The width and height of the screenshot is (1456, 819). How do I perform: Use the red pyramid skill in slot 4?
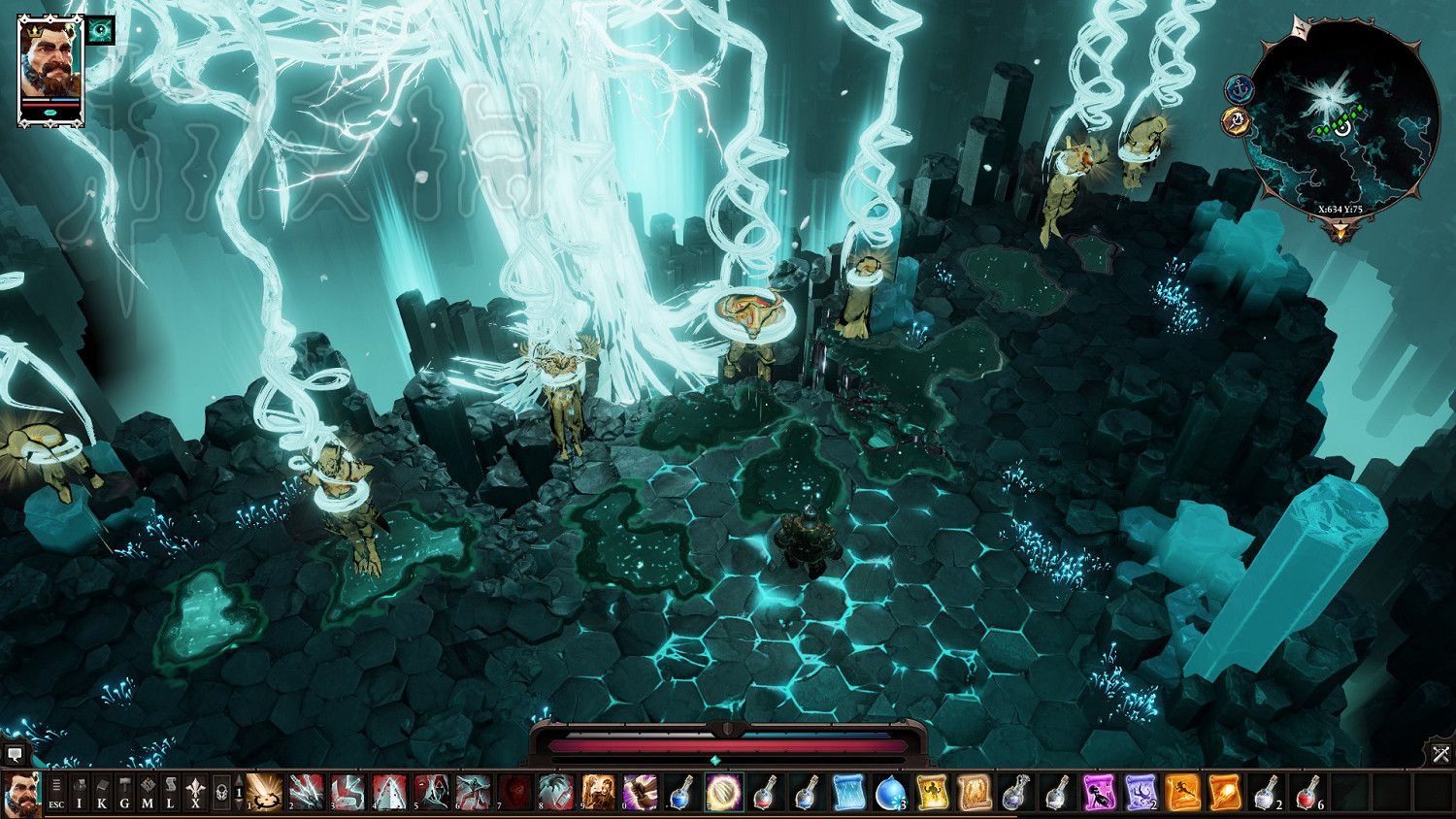pyautogui.click(x=389, y=792)
